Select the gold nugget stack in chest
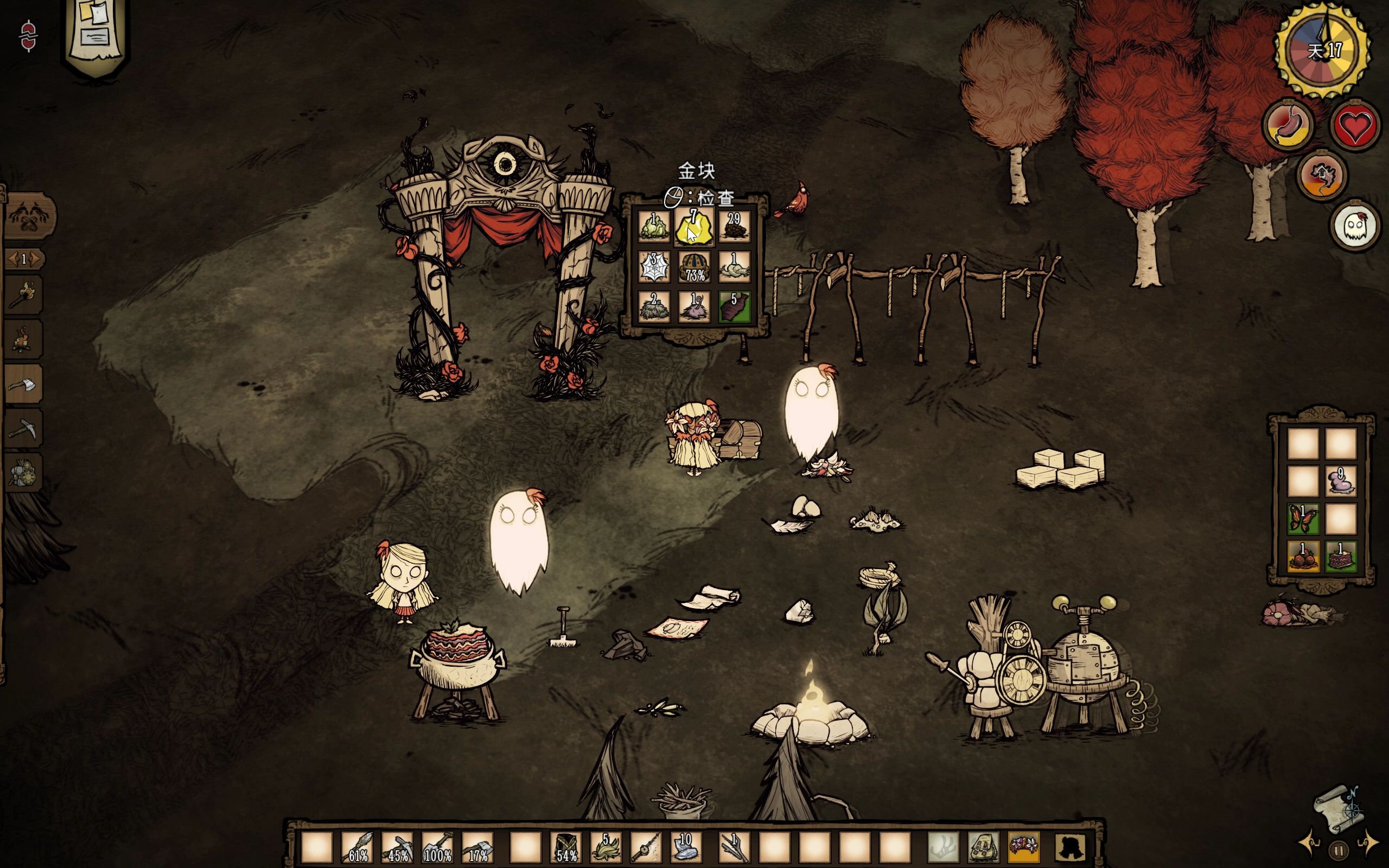 point(694,228)
